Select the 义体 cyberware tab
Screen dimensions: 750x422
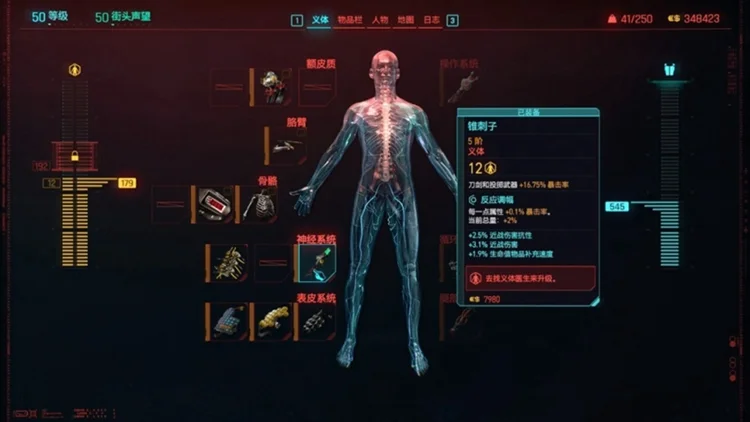pos(321,20)
